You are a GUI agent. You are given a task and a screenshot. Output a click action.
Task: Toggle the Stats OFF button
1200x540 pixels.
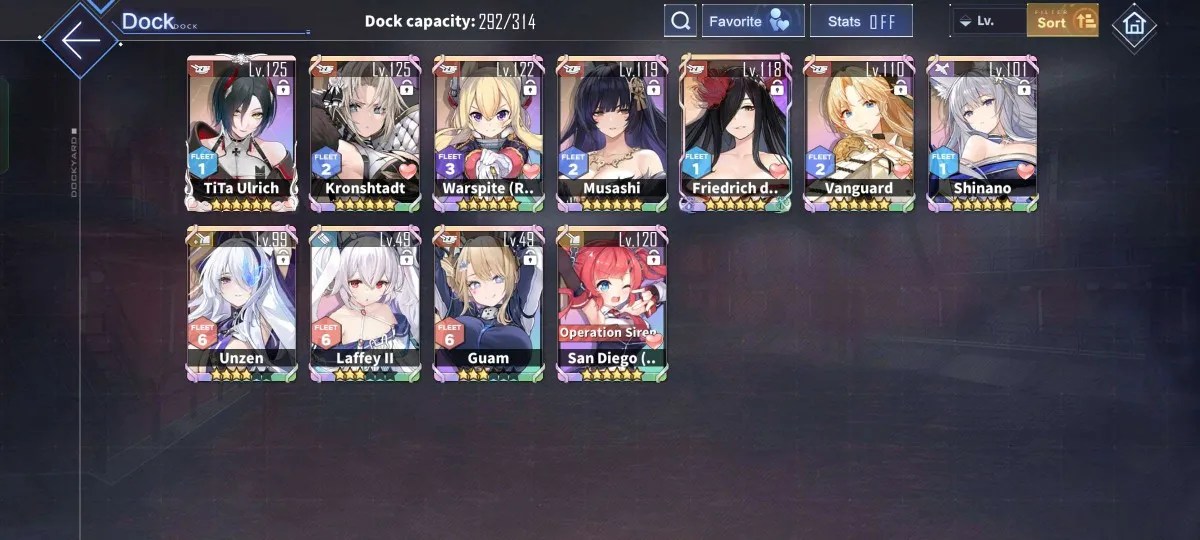click(861, 21)
